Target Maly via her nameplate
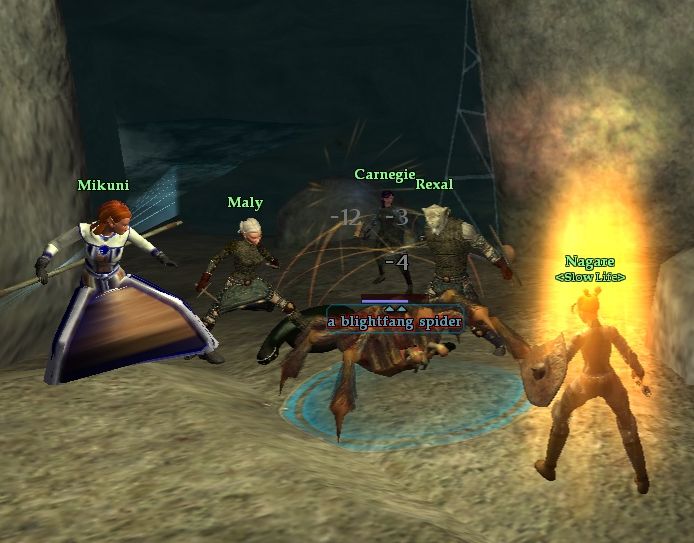This screenshot has width=694, height=543. point(245,202)
